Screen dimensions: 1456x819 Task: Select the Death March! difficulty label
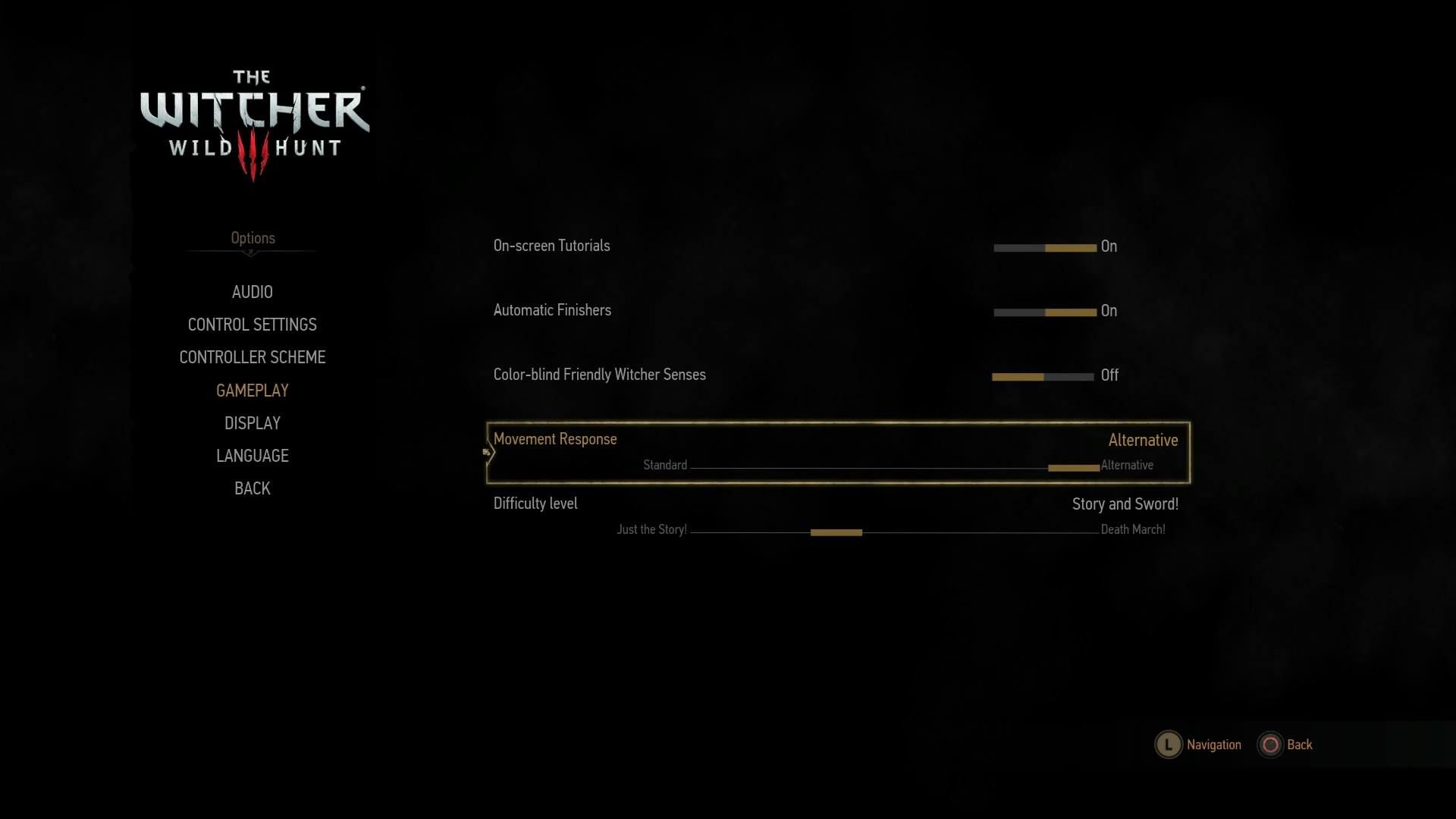[x=1132, y=529]
